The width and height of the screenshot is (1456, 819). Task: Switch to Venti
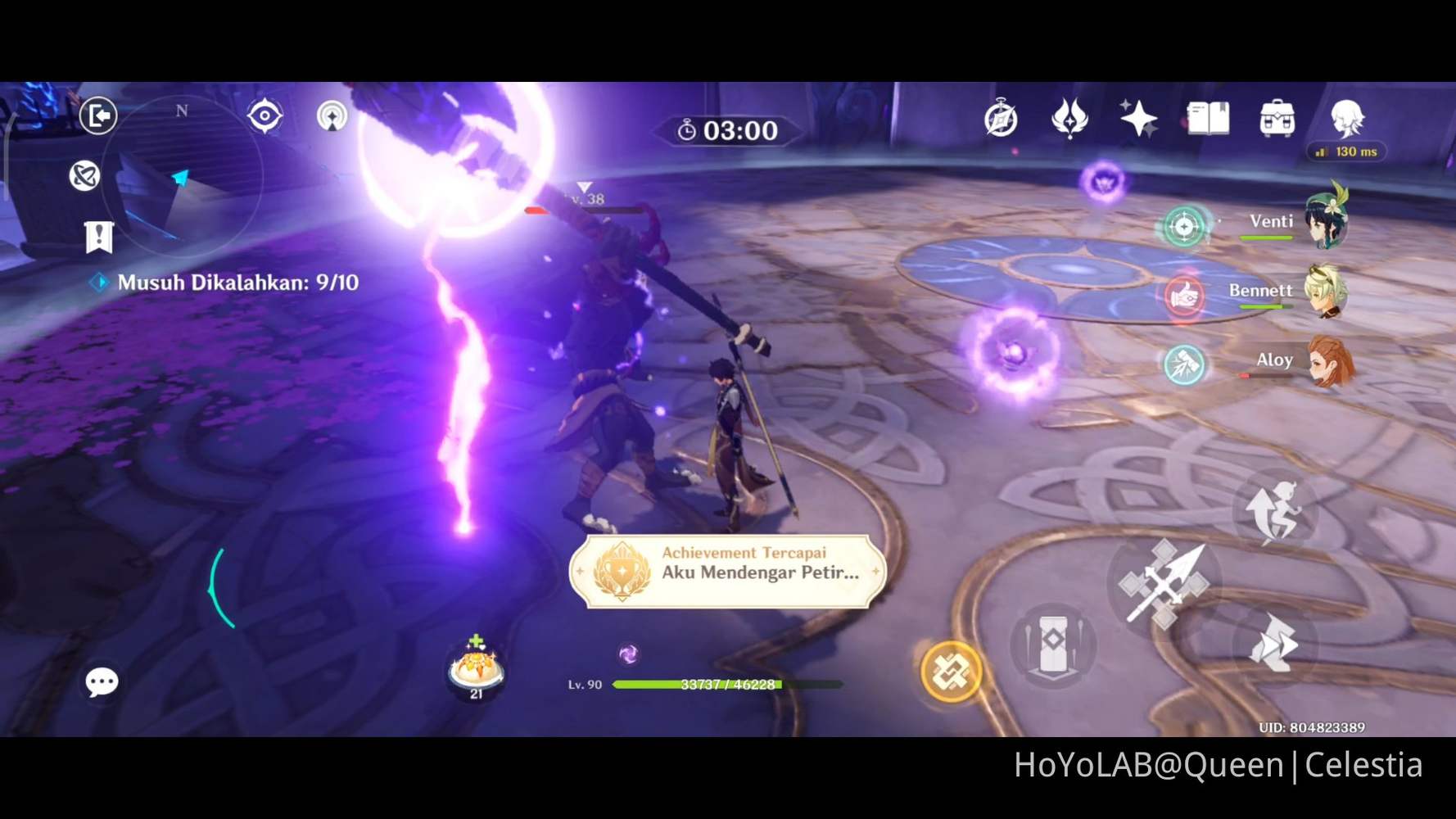tap(1328, 223)
